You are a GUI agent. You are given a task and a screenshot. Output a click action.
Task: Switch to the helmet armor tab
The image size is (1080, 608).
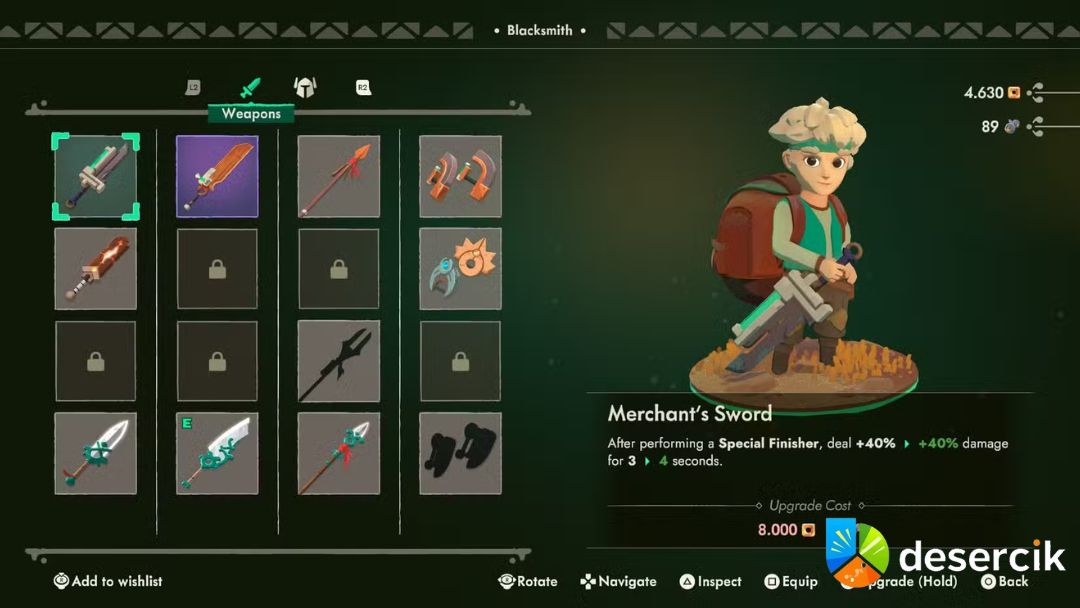305,88
